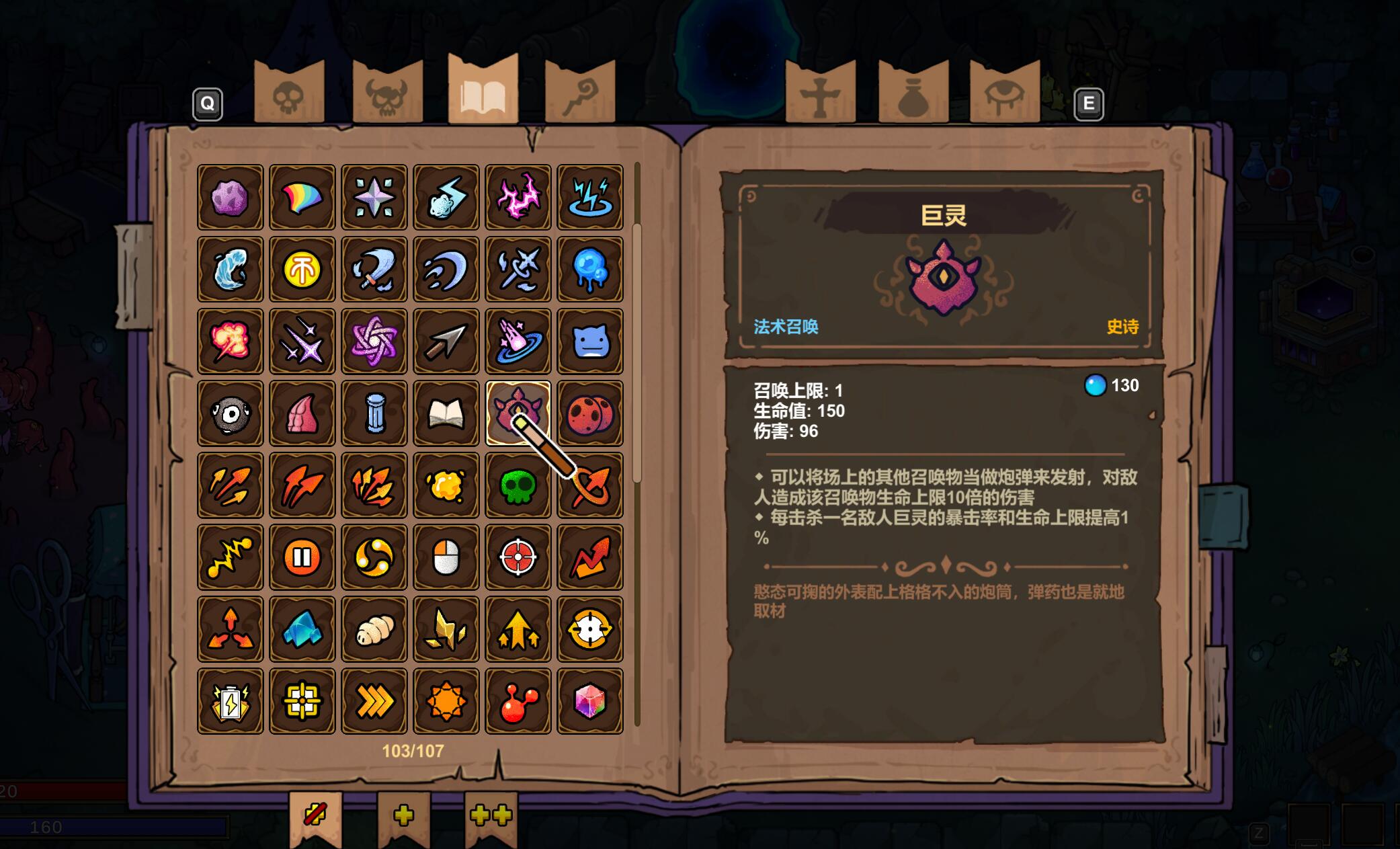Screen dimensions: 1400x849
Task: Select the blue crystal spell icon
Action: point(302,629)
